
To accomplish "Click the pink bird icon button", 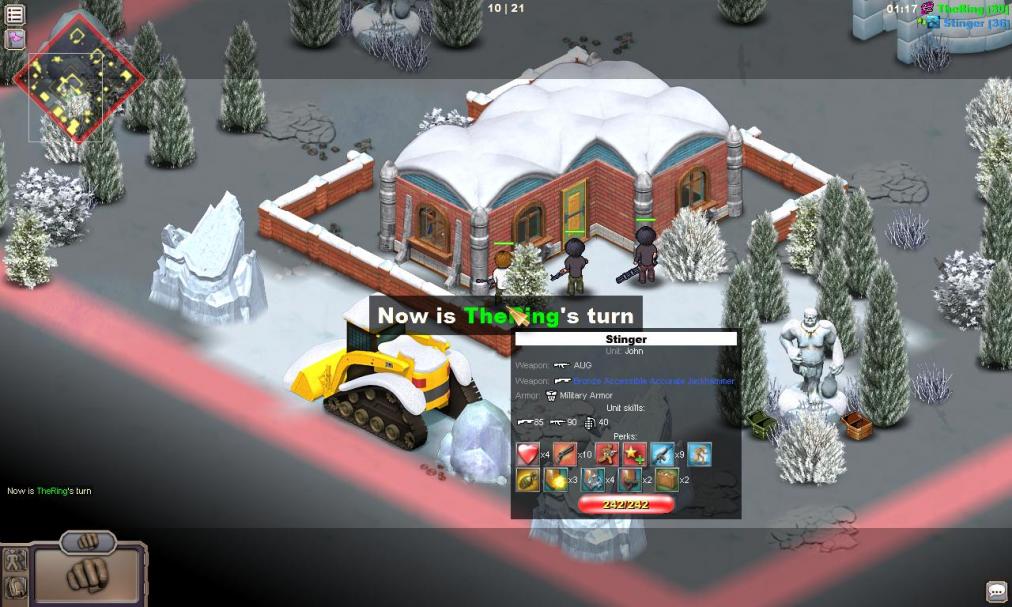I will tap(15, 39).
